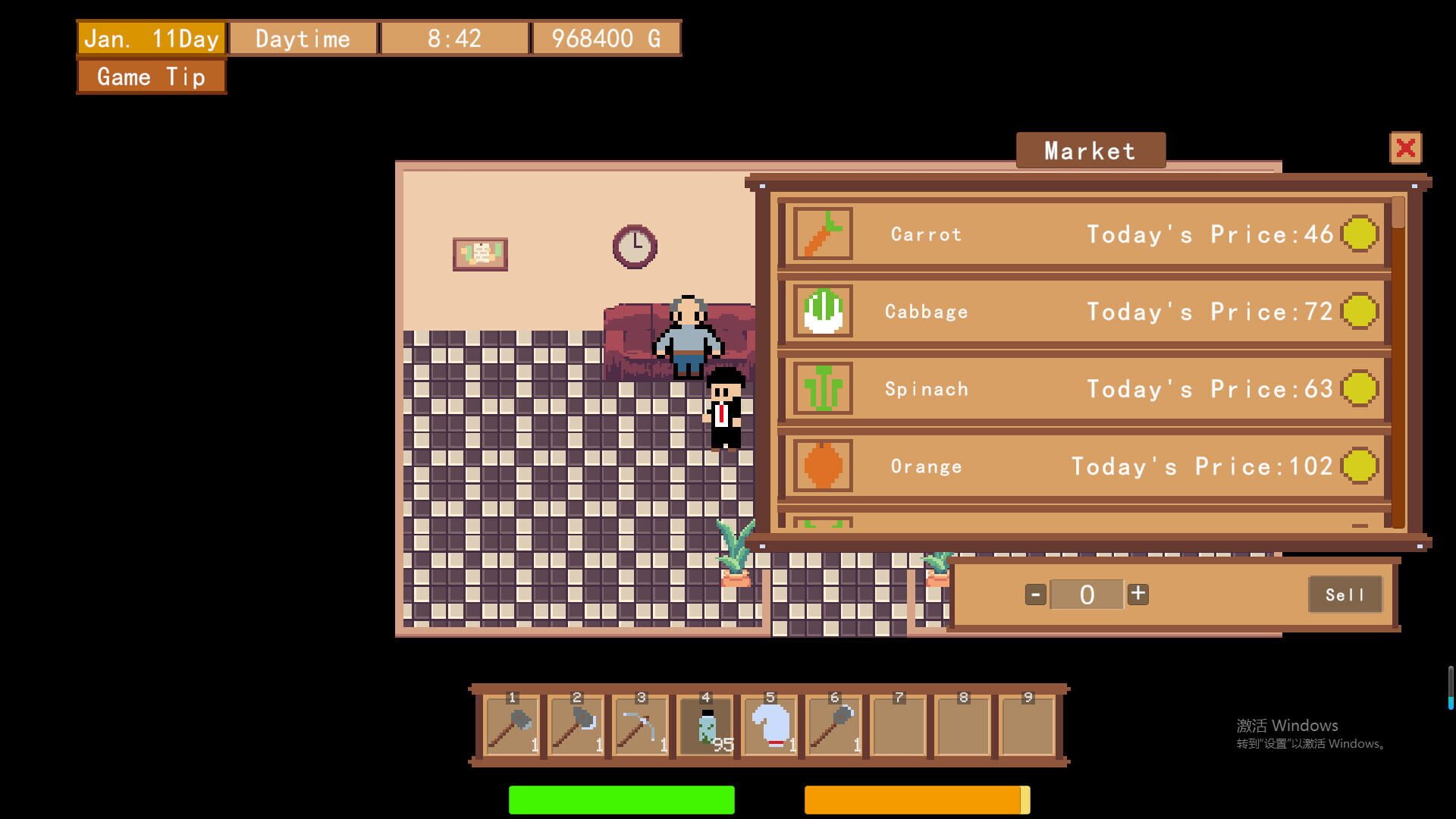Toggle the yellow coin selector beside Orange
Viewport: 1456px width, 819px height.
pos(1360,466)
